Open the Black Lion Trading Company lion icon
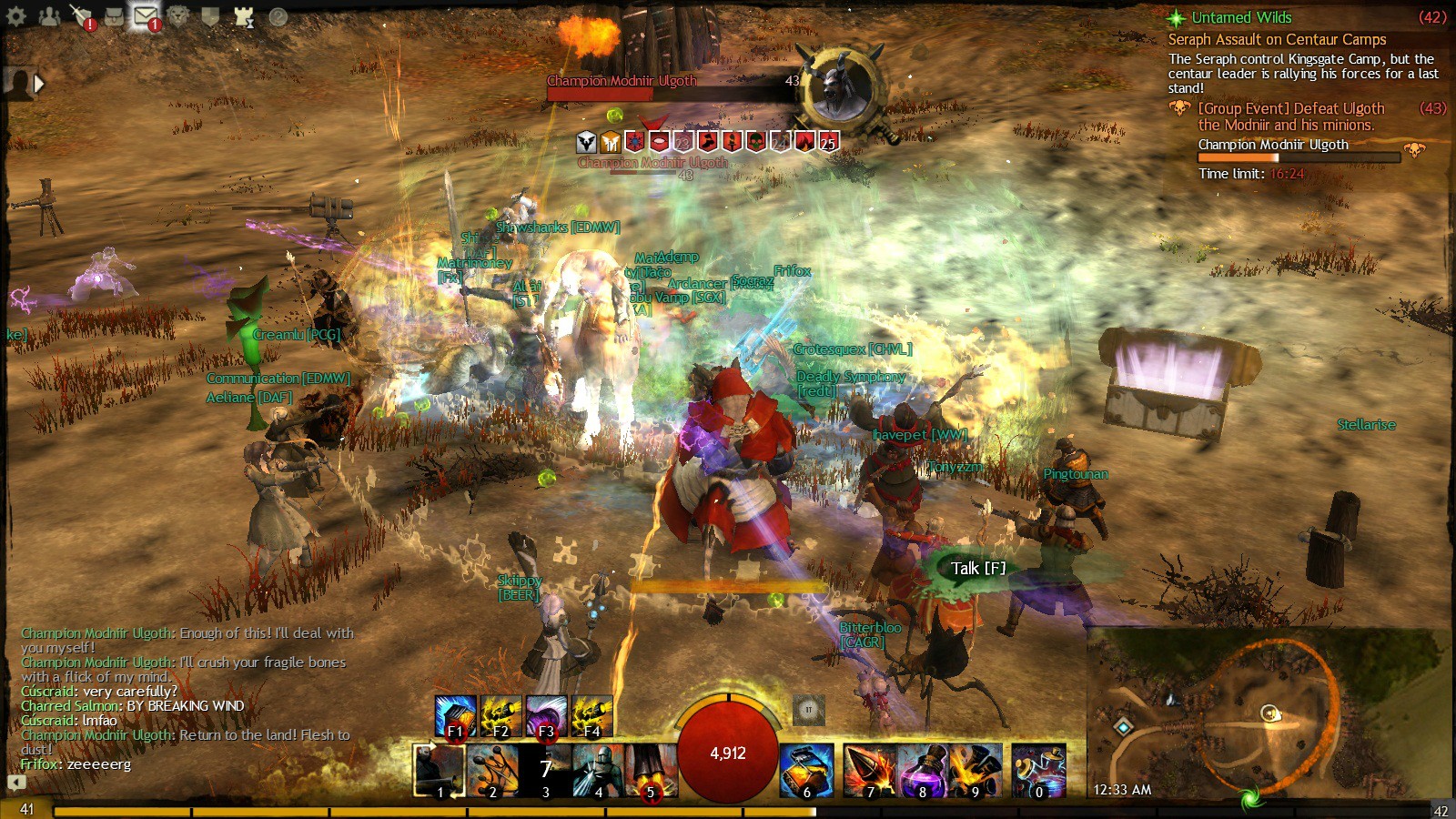Image resolution: width=1456 pixels, height=819 pixels. click(x=178, y=16)
